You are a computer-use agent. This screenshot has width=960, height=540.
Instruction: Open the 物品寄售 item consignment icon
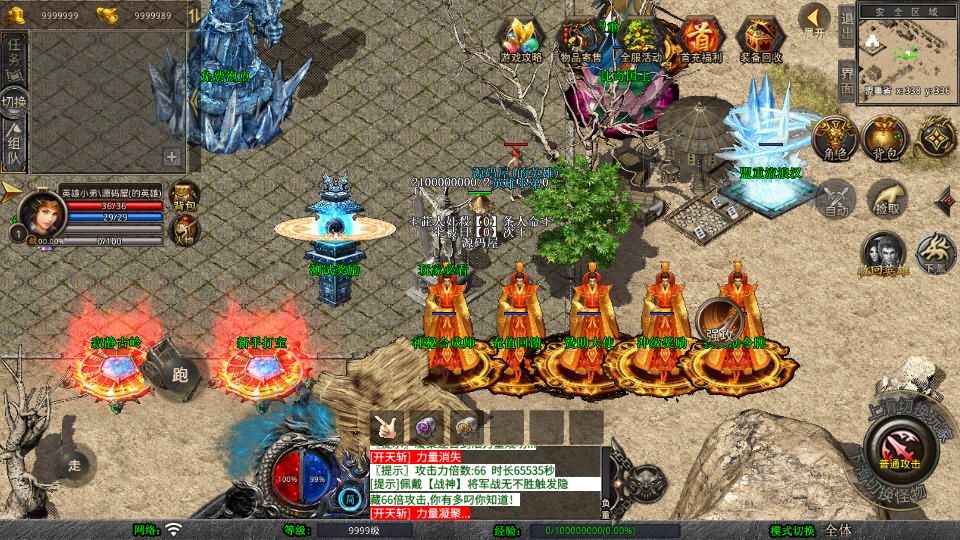tap(582, 40)
